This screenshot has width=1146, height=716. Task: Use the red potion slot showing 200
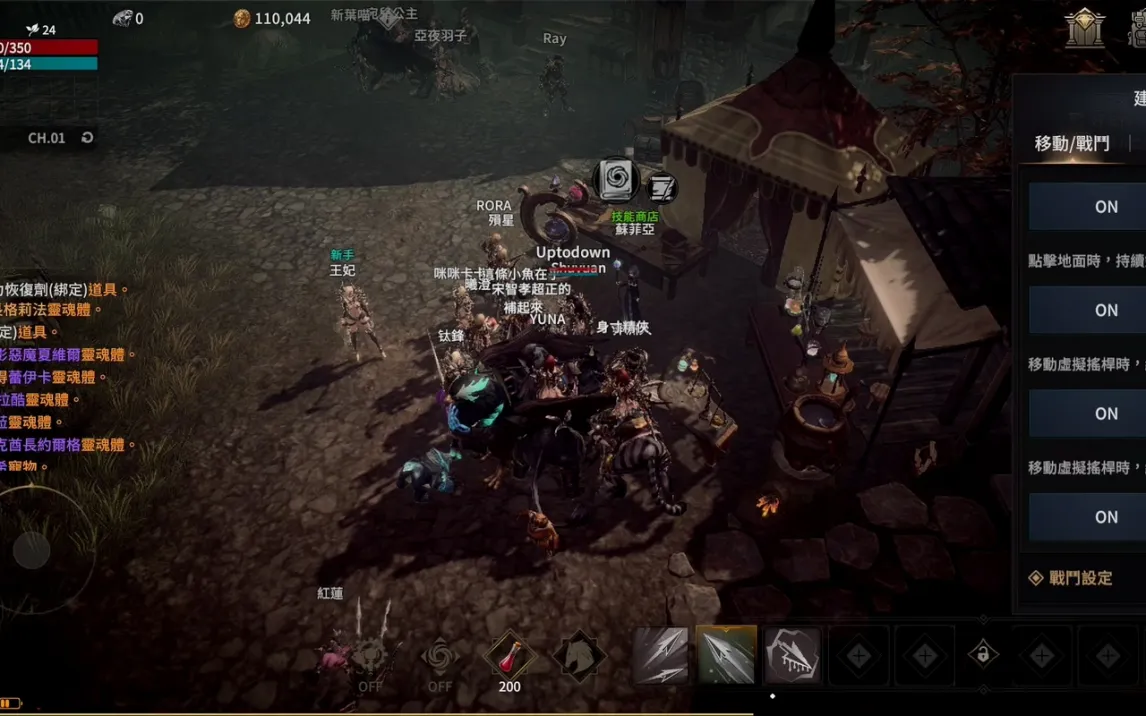pos(509,657)
